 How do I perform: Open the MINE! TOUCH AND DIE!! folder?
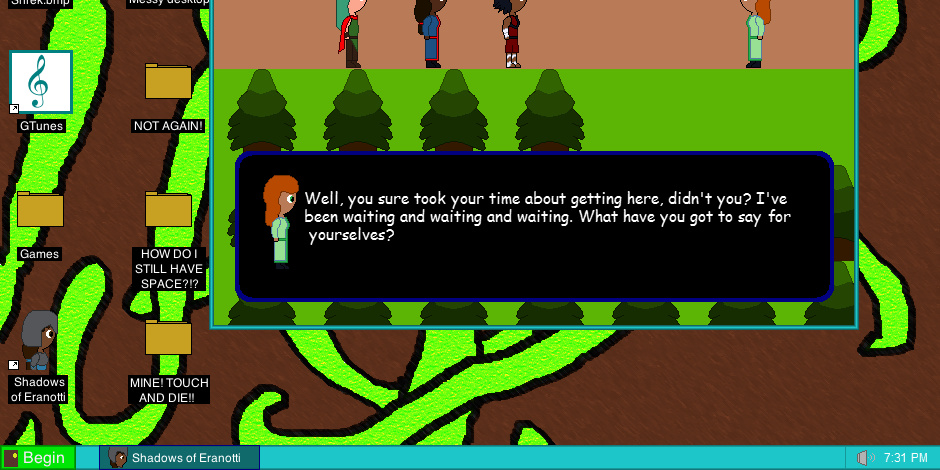pyautogui.click(x=168, y=338)
